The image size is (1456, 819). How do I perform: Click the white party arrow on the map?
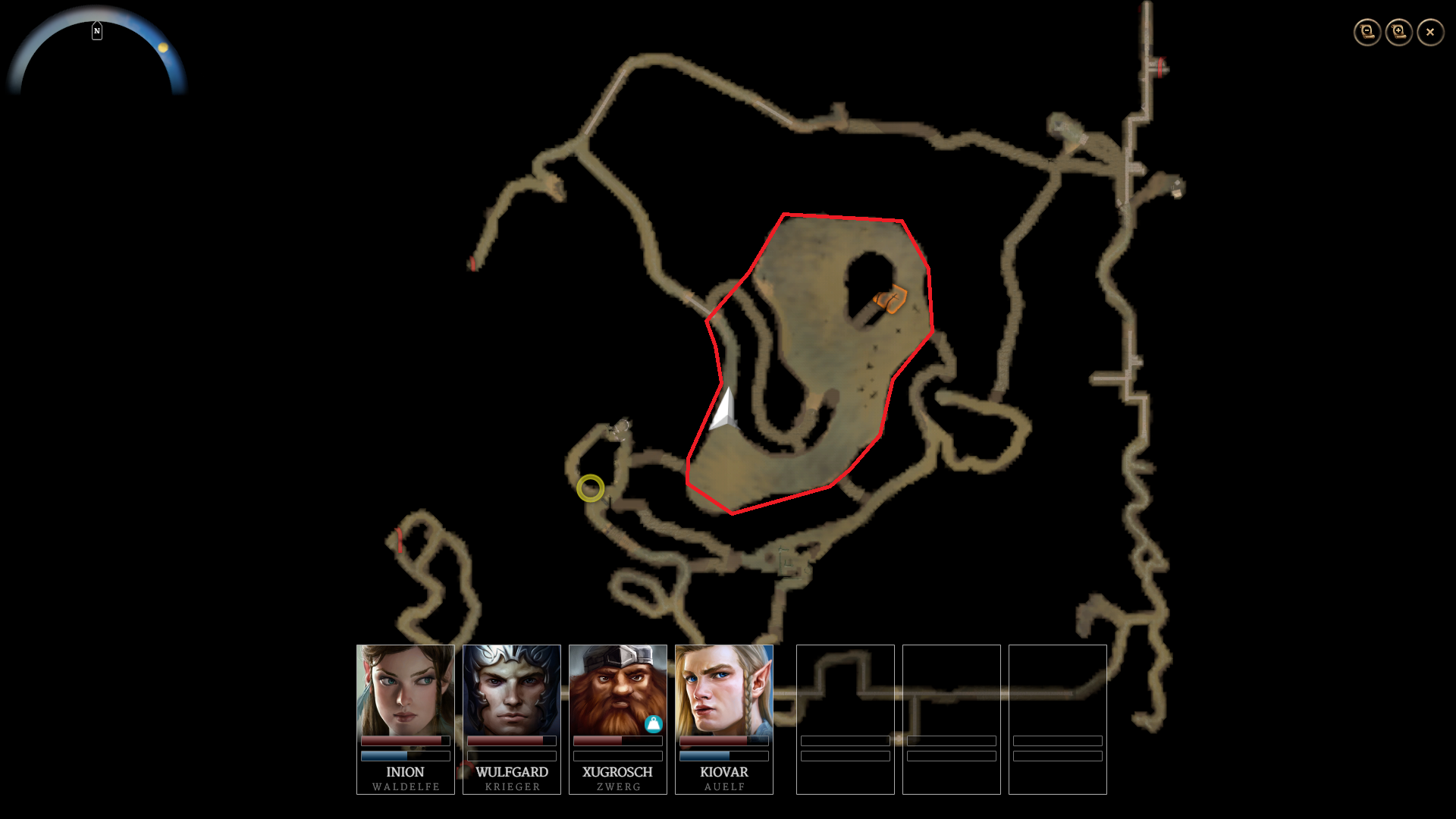[723, 409]
